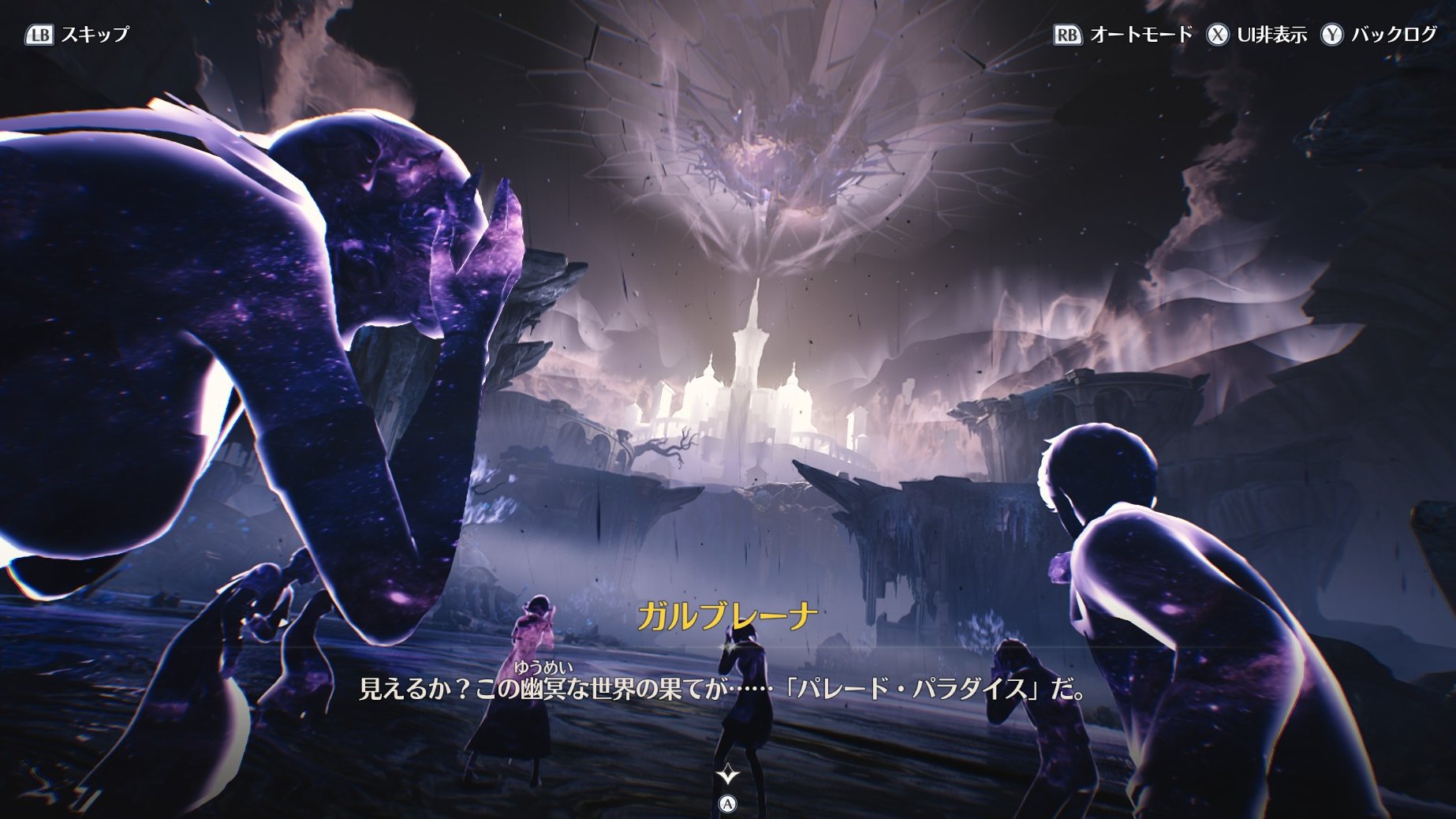Hide the interface with UI非表示
The height and width of the screenshot is (819, 1456).
click(x=1256, y=35)
